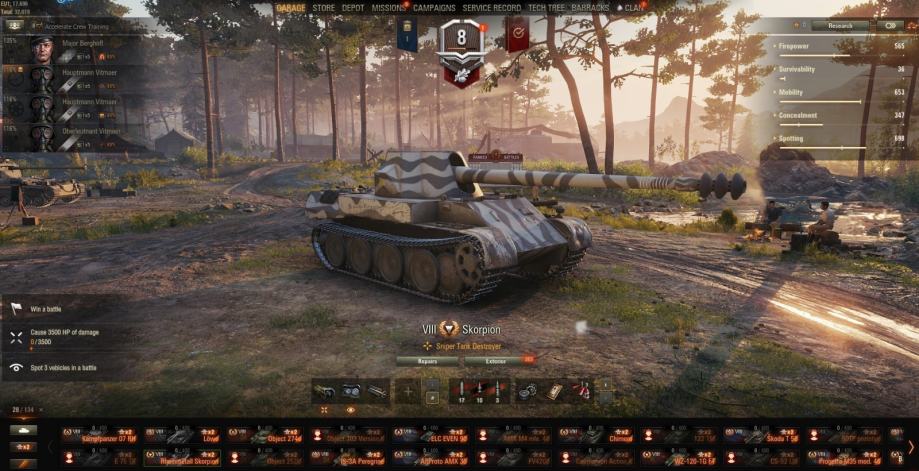Open the Missions tab
The height and width of the screenshot is (471, 919).
pyautogui.click(x=388, y=8)
